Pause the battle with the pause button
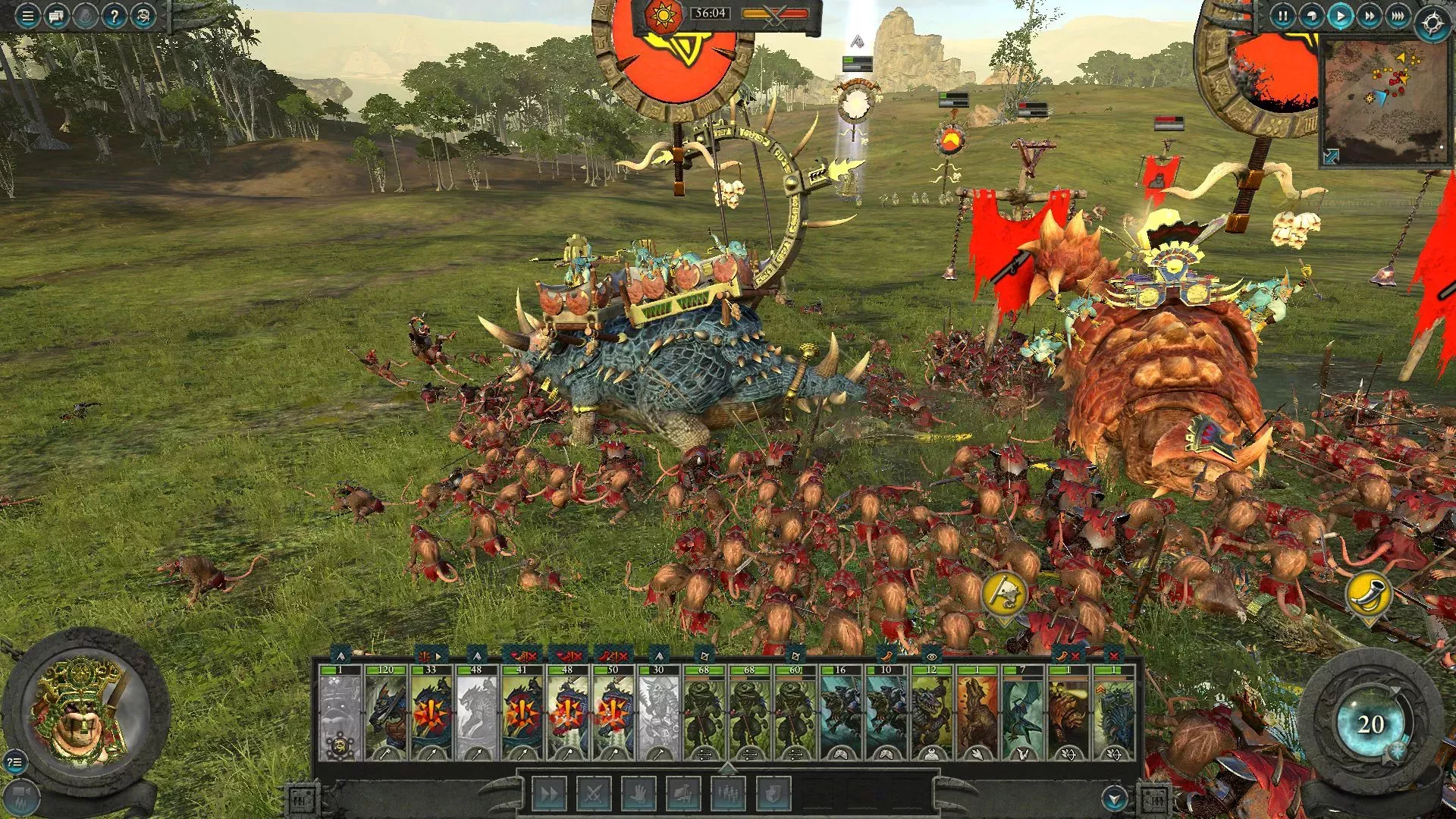The width and height of the screenshot is (1456, 819). (x=1284, y=17)
